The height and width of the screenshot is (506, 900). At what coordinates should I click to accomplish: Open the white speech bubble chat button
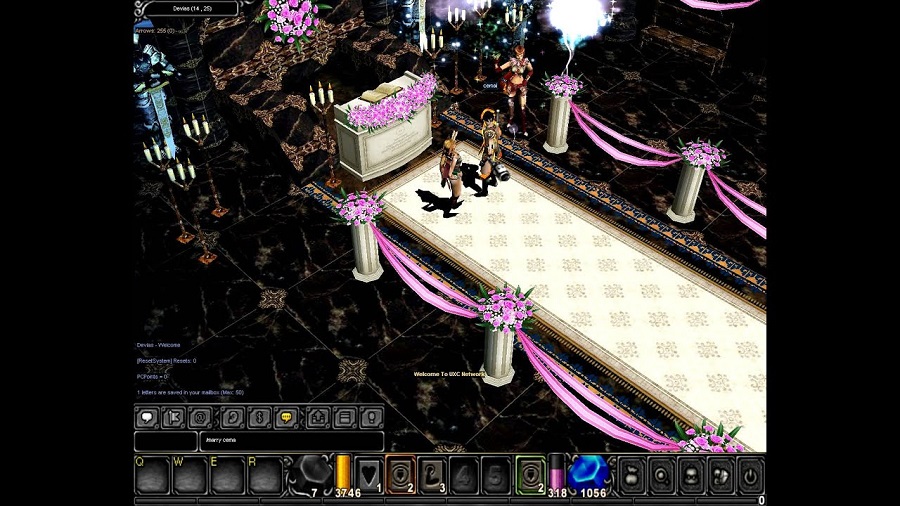147,417
